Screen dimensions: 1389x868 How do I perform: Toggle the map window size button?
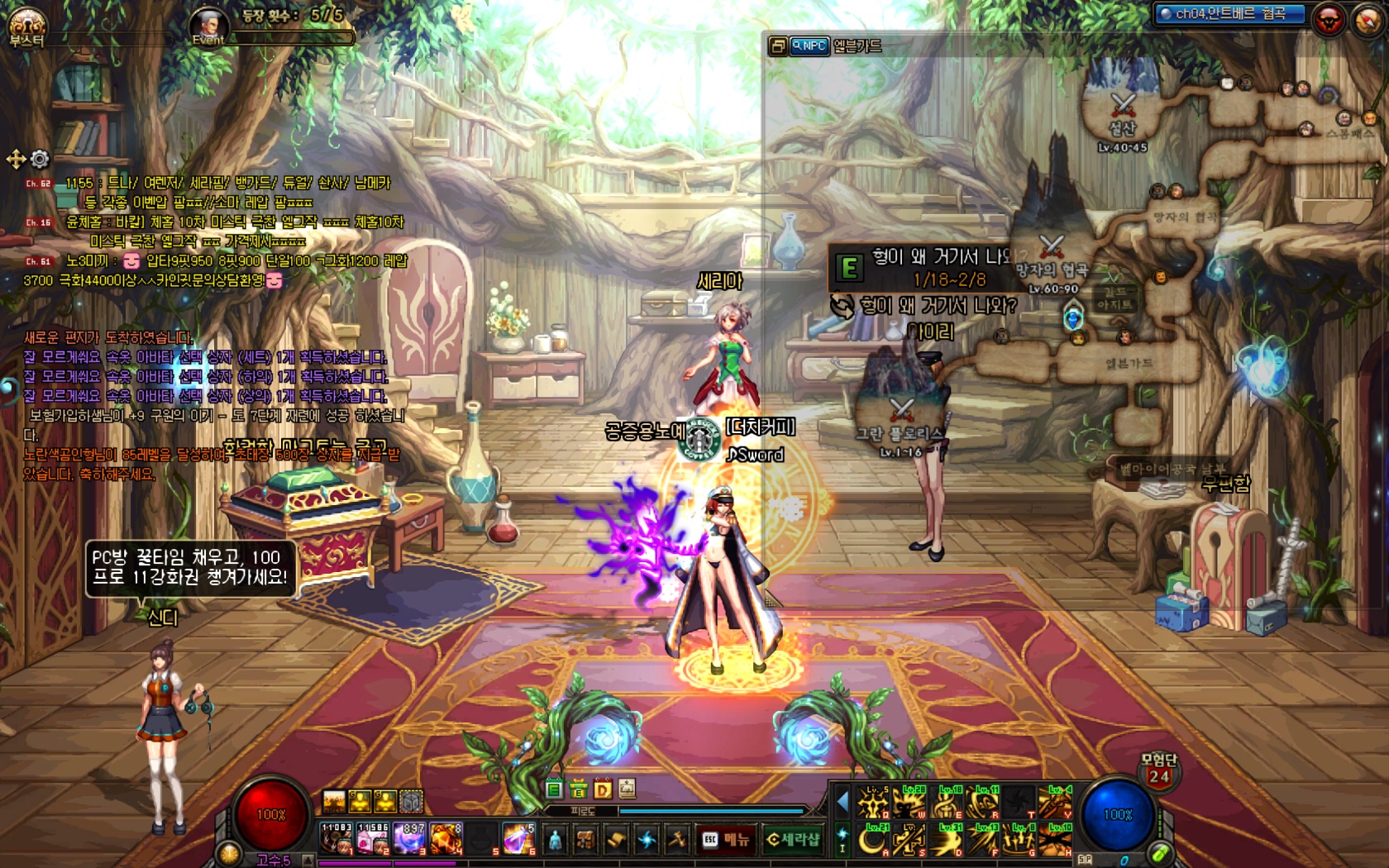[777, 46]
